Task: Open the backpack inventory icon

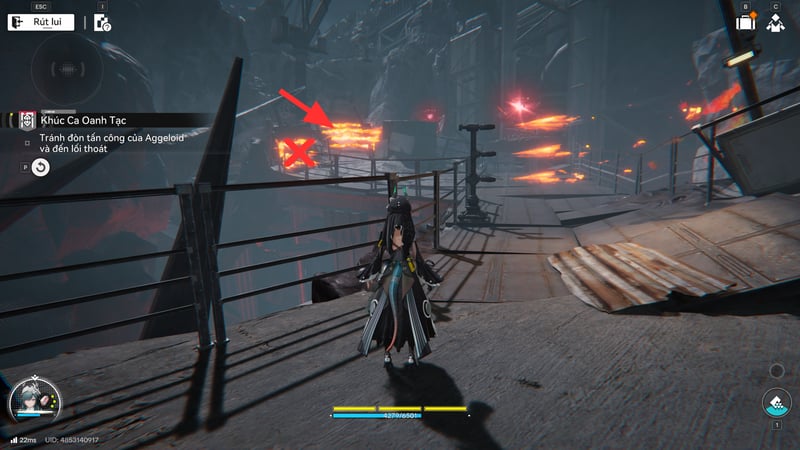Action: (745, 22)
